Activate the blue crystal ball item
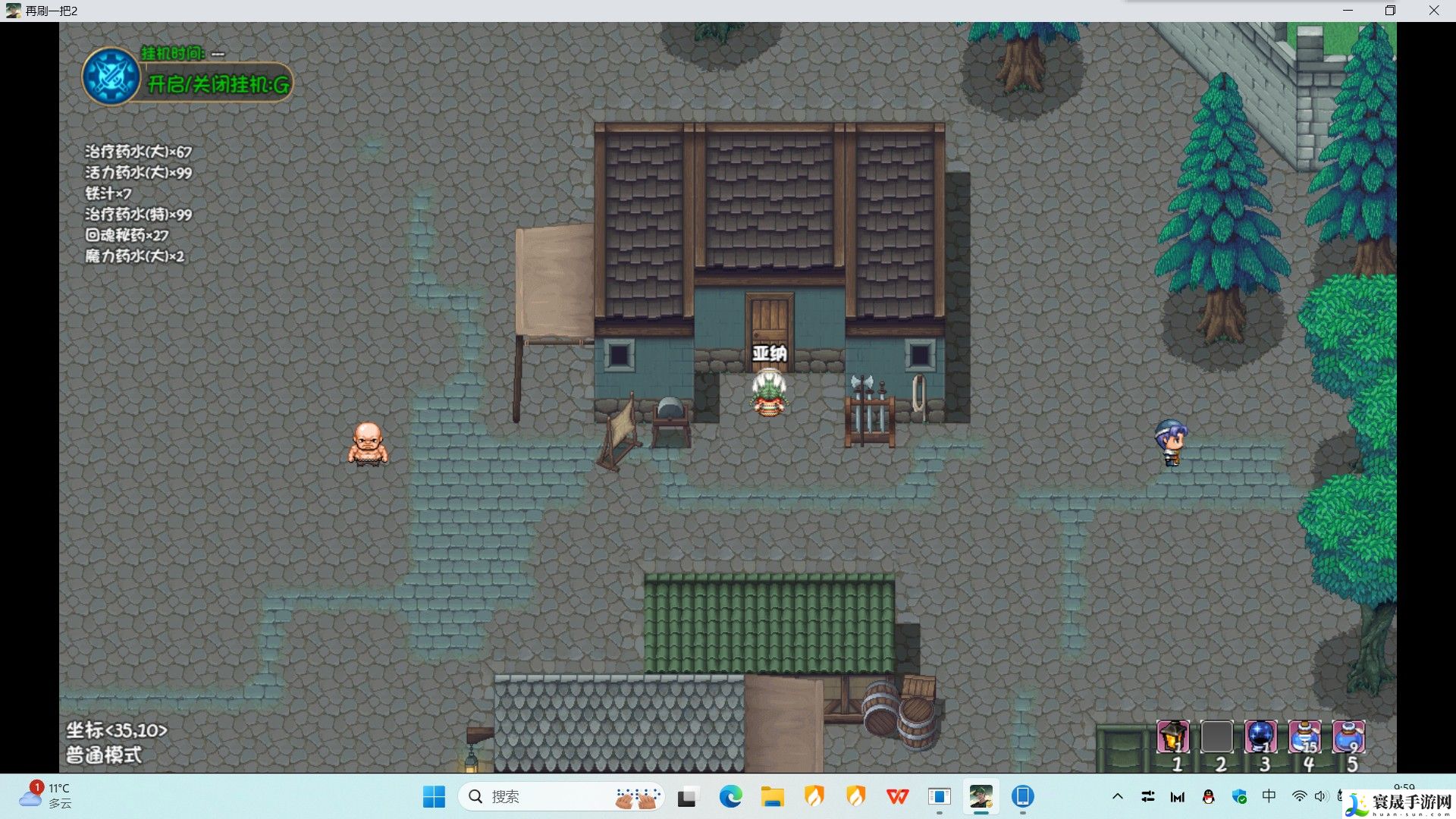 coord(1260,736)
